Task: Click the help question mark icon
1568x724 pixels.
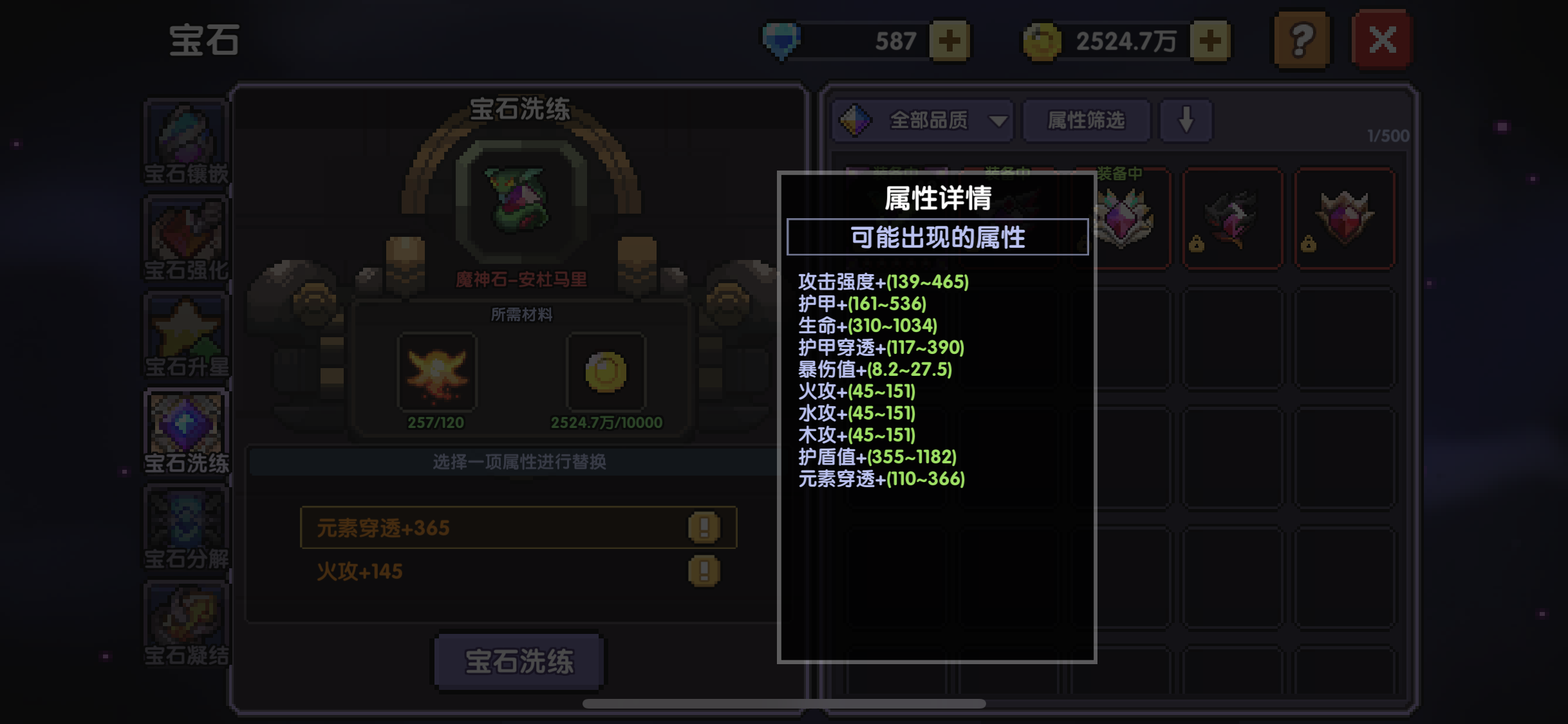Action: 1301,39
